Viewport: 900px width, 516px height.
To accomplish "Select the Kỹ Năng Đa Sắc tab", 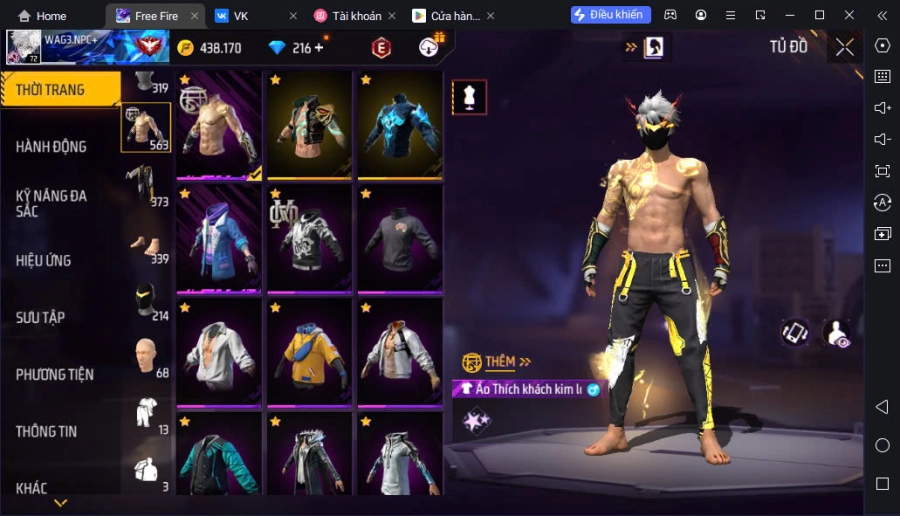I will (52, 203).
